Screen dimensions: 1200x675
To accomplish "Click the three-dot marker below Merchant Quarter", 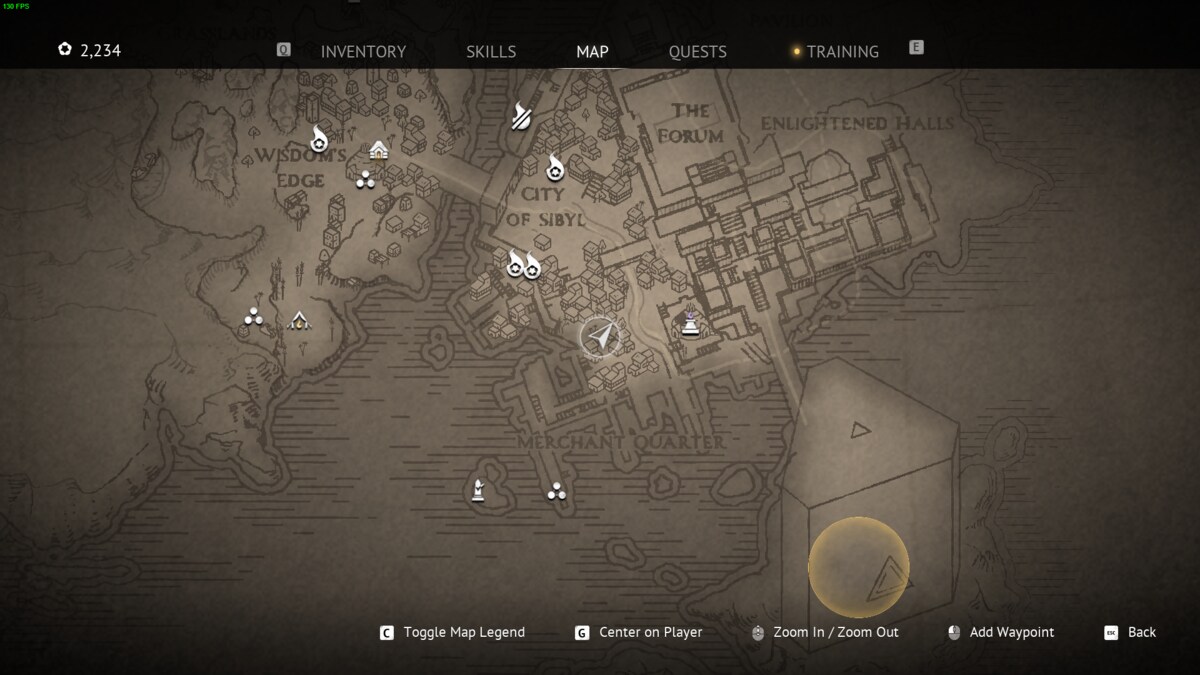I will [x=556, y=491].
